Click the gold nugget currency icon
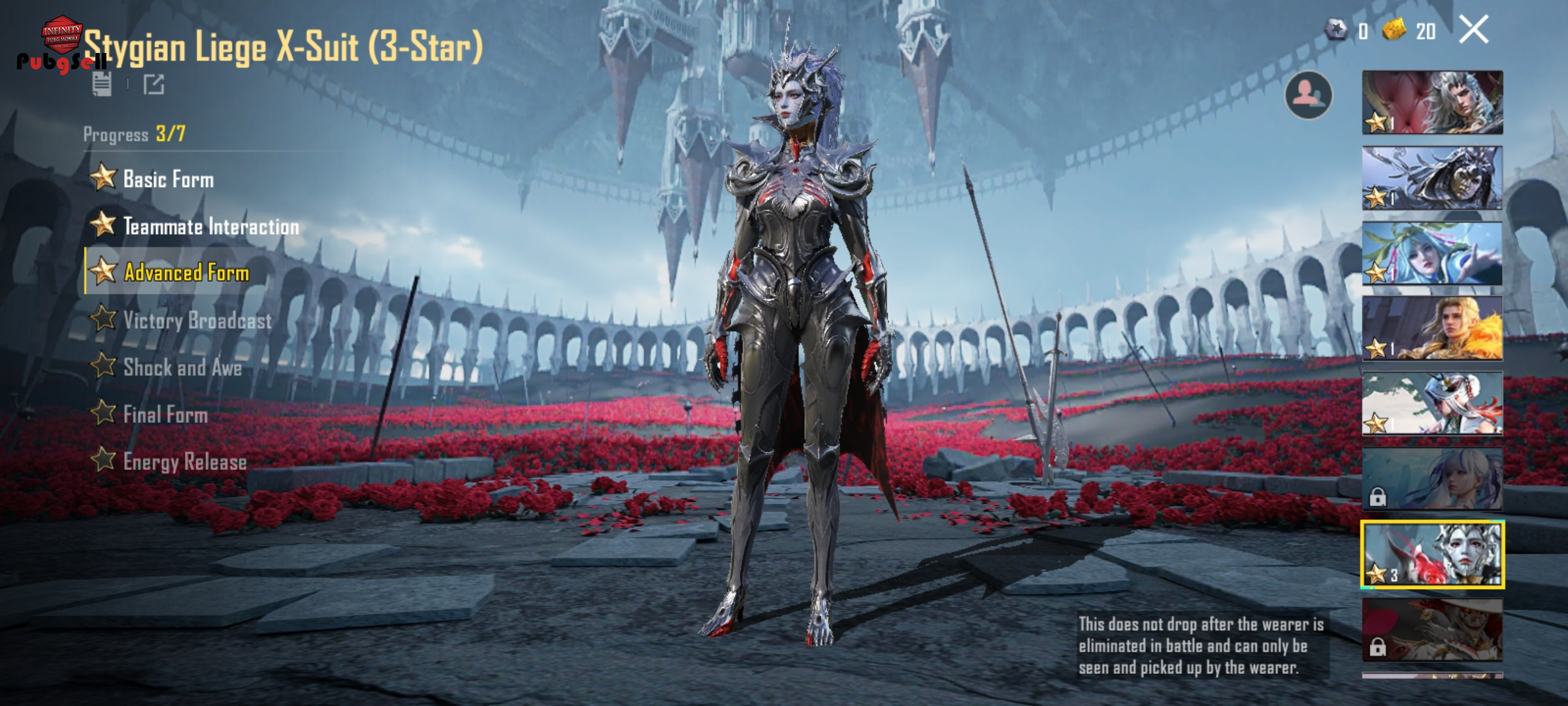 tap(1394, 30)
